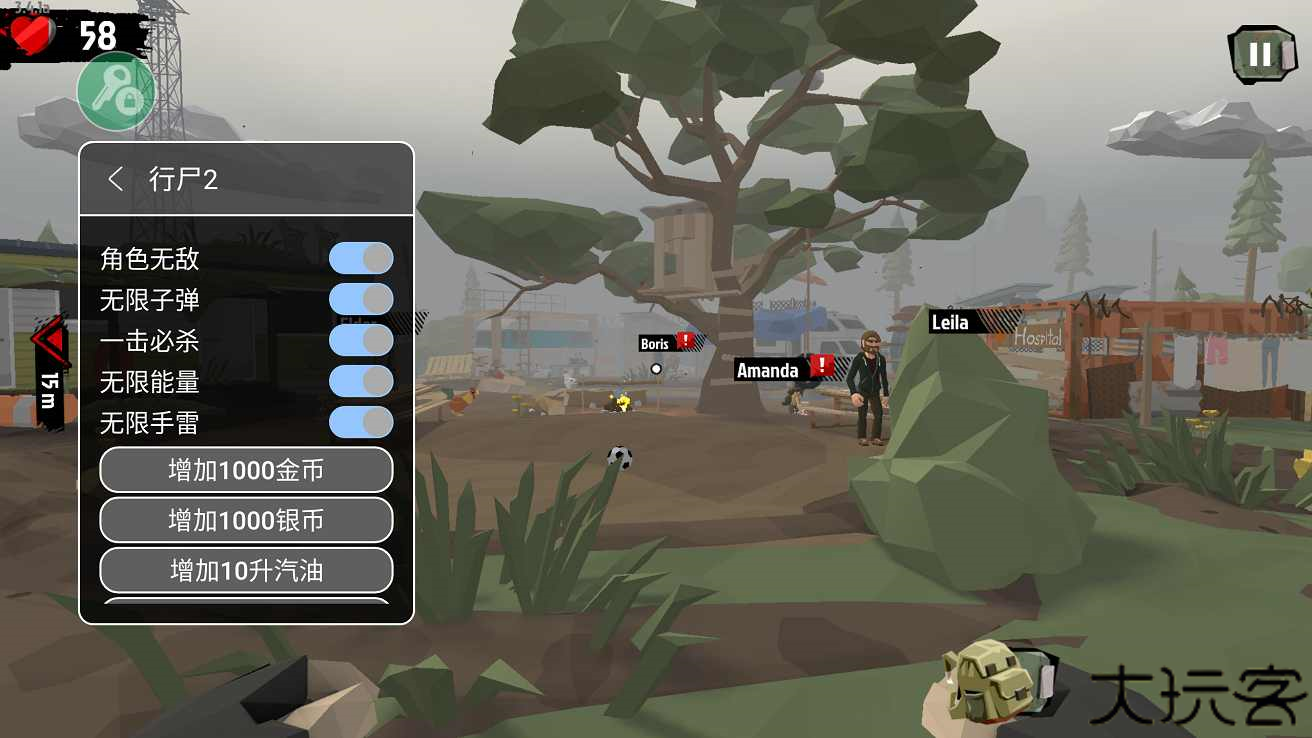Switch the 一击必杀 toggle
This screenshot has height=738, width=1312.
tap(361, 340)
